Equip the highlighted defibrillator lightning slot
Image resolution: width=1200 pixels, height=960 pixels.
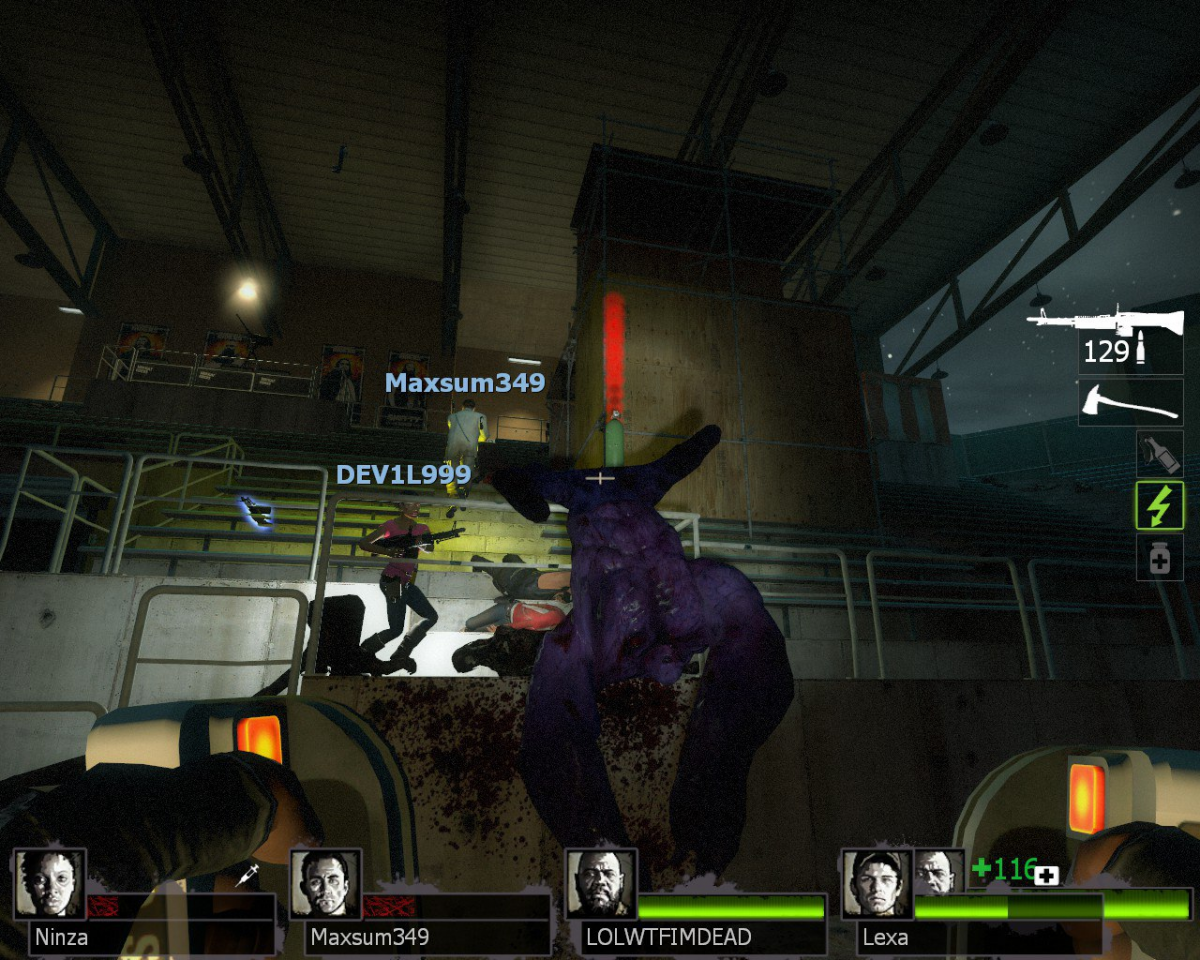pyautogui.click(x=1159, y=505)
